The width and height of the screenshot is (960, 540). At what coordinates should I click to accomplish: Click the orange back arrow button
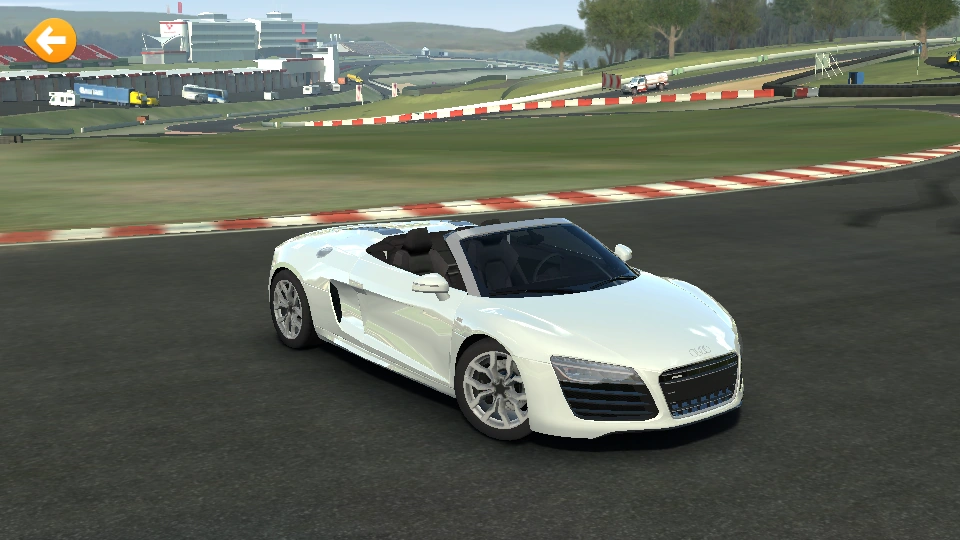point(50,41)
